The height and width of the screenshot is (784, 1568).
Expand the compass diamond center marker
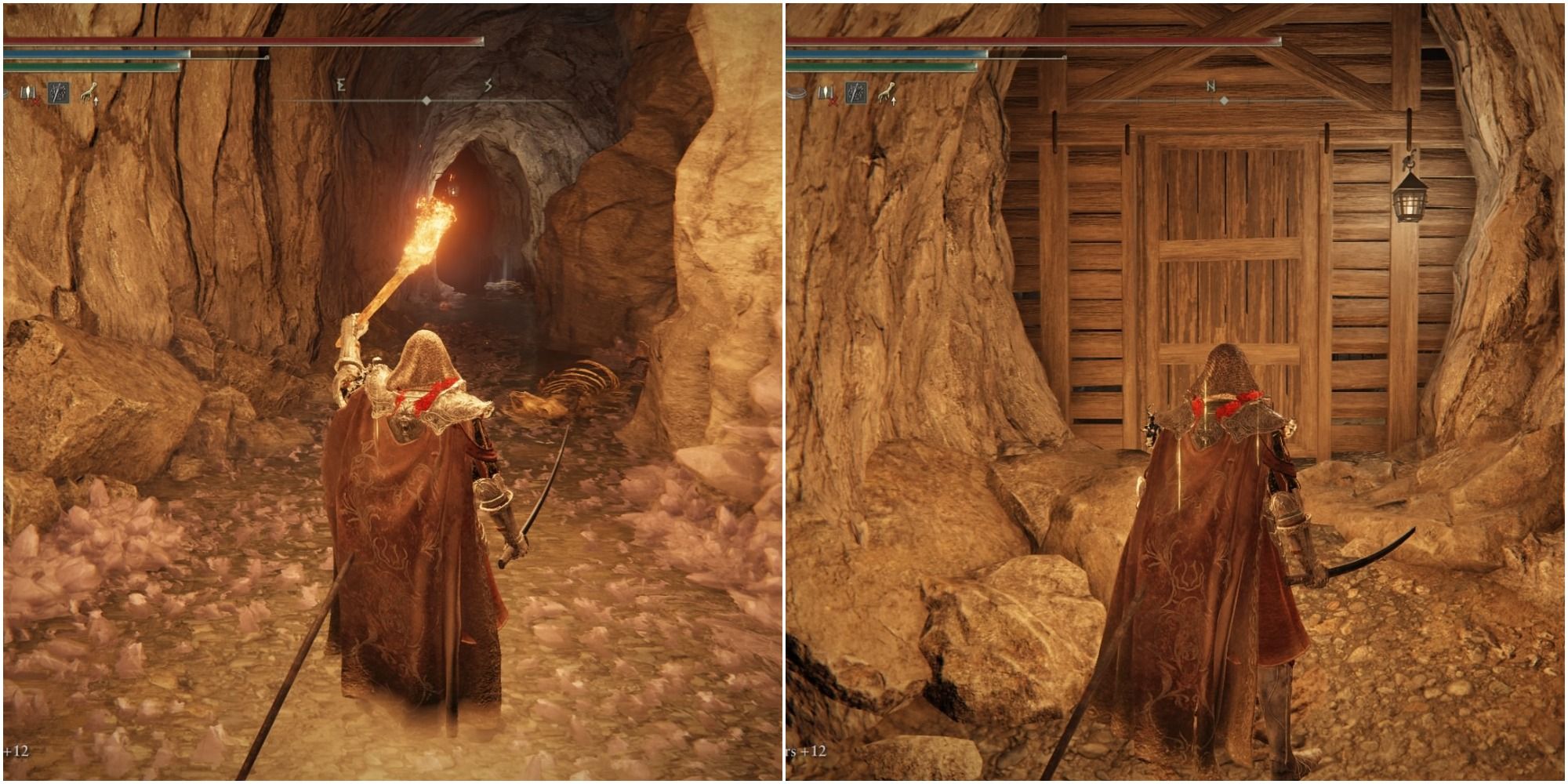[428, 99]
